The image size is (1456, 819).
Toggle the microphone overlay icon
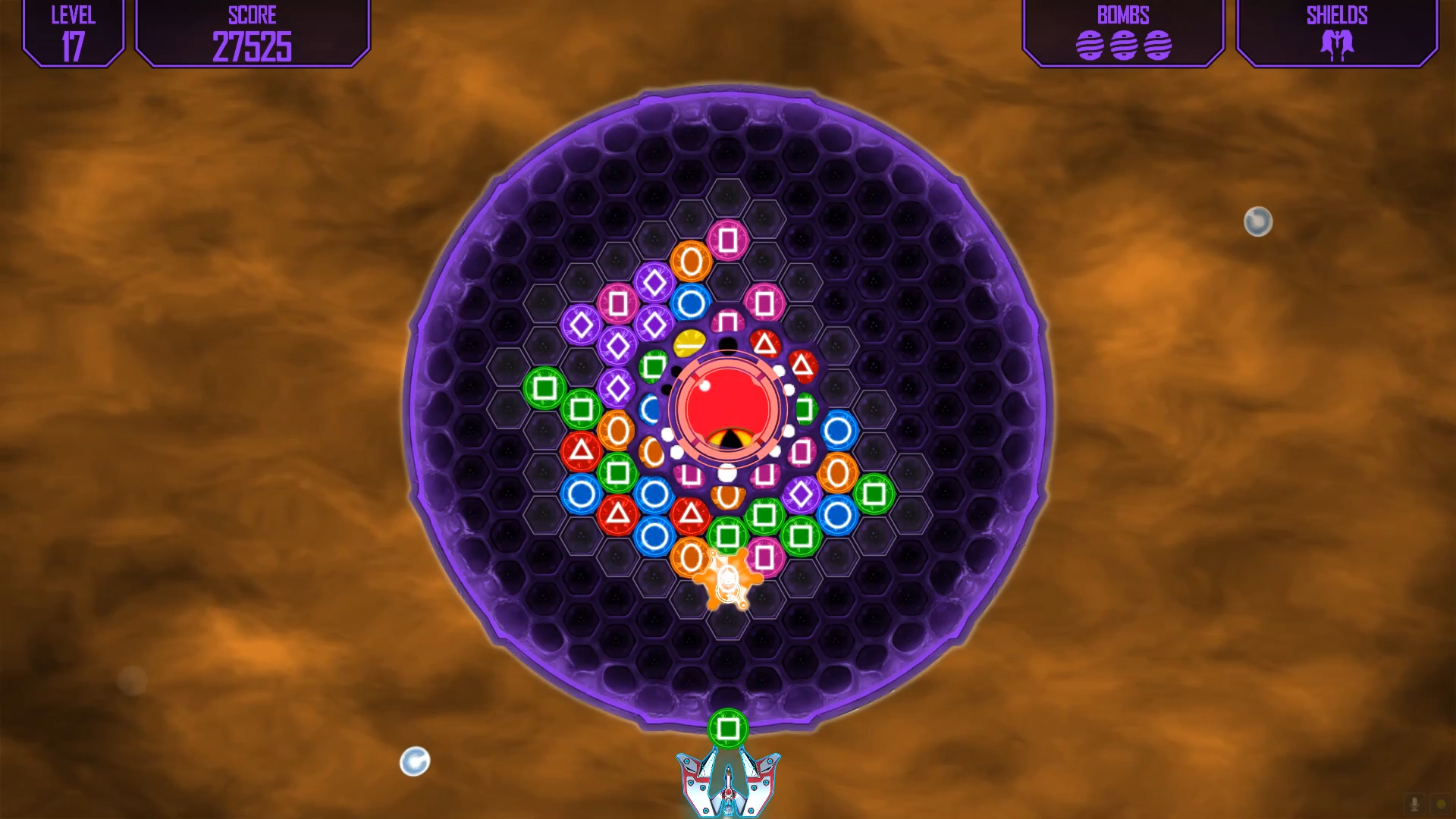(x=1414, y=804)
